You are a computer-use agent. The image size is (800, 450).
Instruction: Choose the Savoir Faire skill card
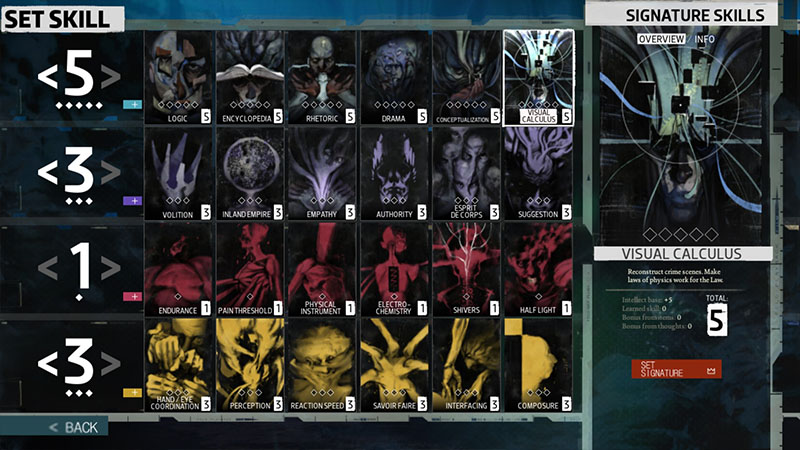[394, 364]
